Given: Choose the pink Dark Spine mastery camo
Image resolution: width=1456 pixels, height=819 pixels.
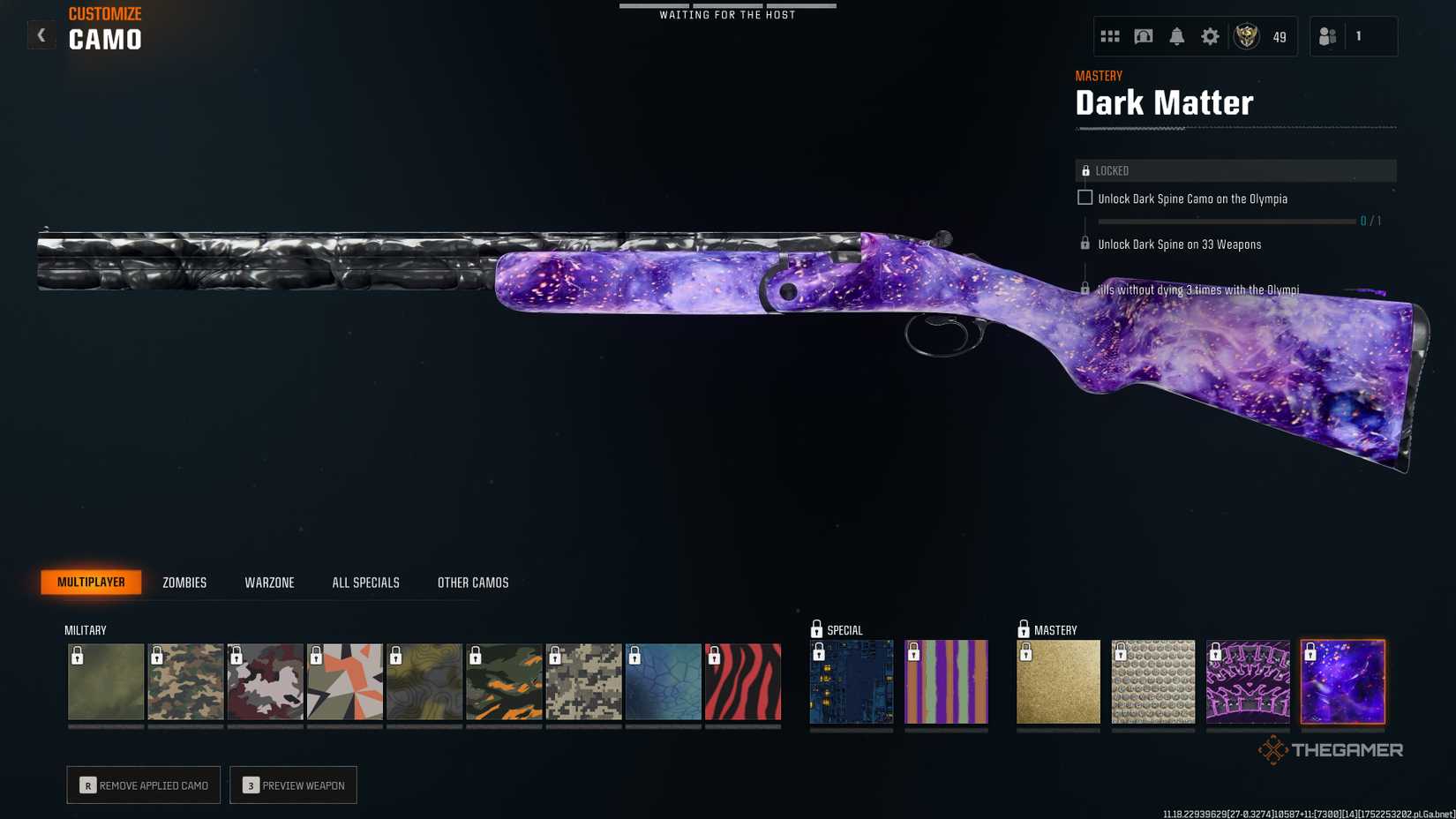Looking at the screenshot, I should click(1248, 682).
